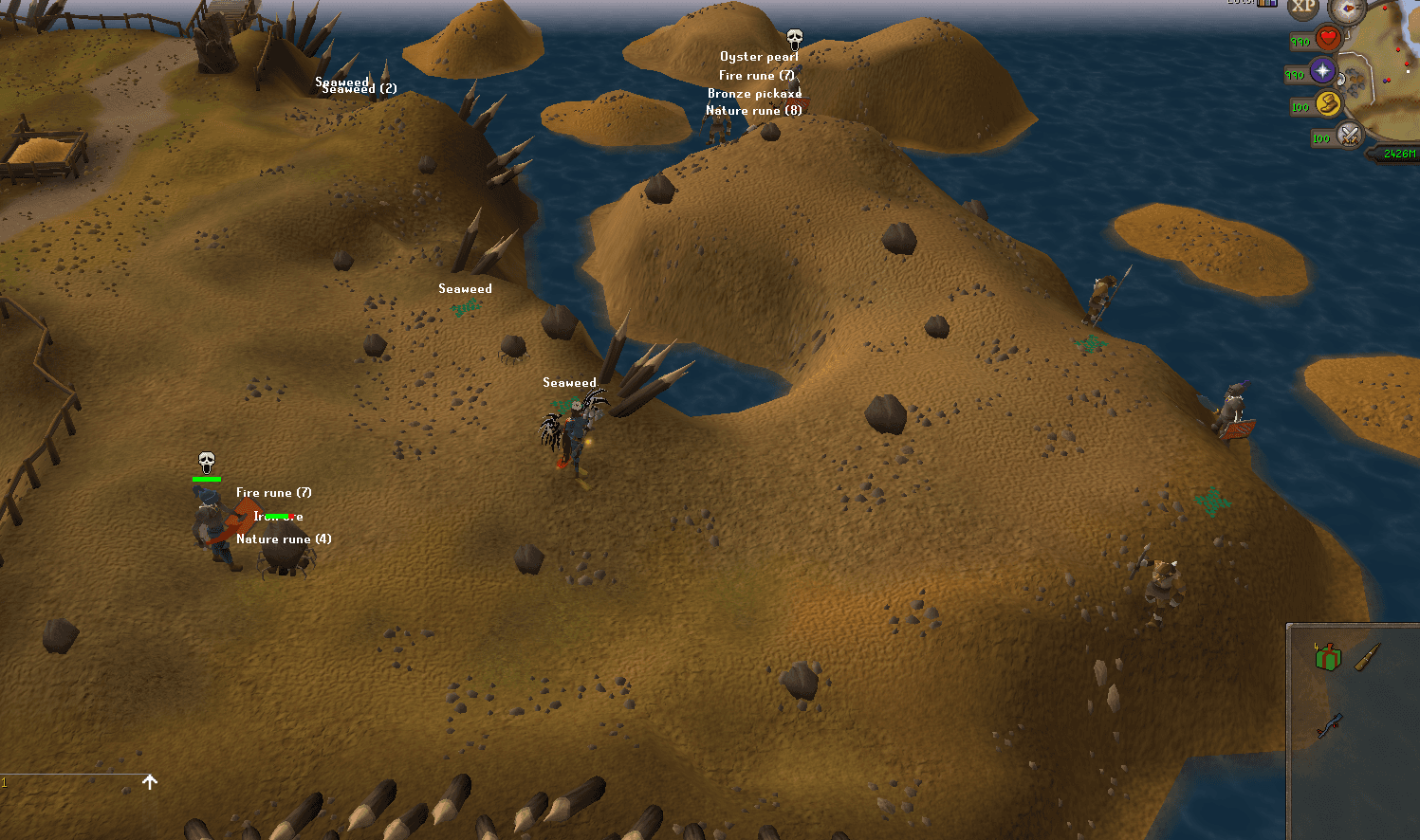This screenshot has height=840, width=1420.
Task: Expand the chat with the white arrow
Action: [x=150, y=781]
